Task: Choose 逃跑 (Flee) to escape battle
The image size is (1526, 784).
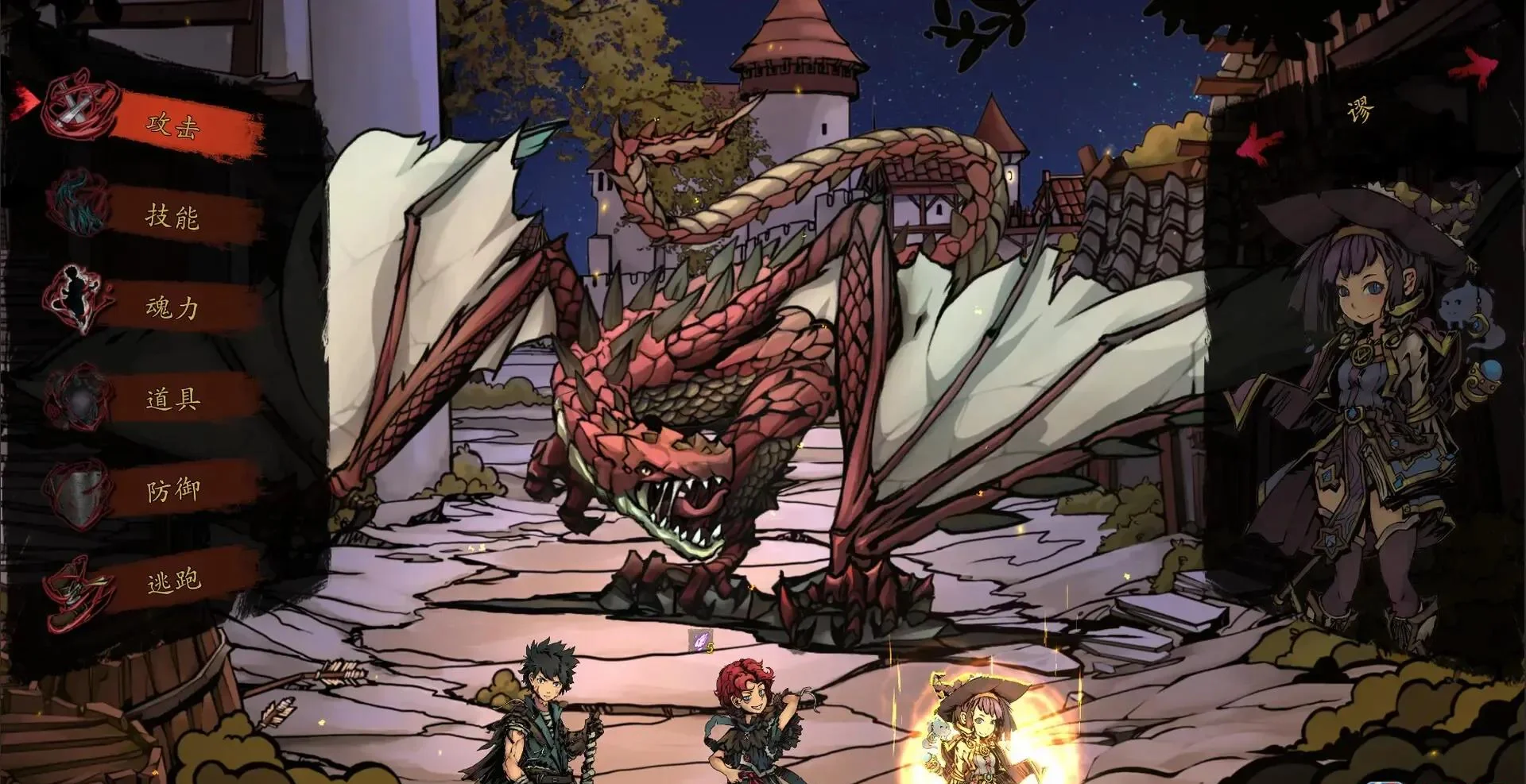Action: coord(172,581)
